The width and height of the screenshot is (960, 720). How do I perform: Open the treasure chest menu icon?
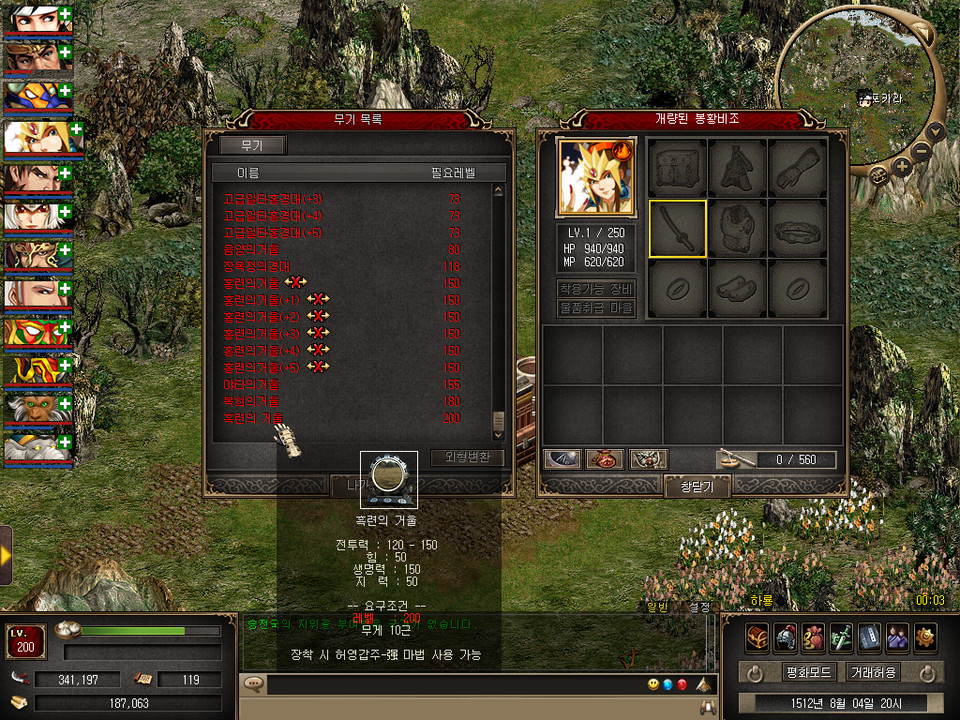pyautogui.click(x=756, y=634)
